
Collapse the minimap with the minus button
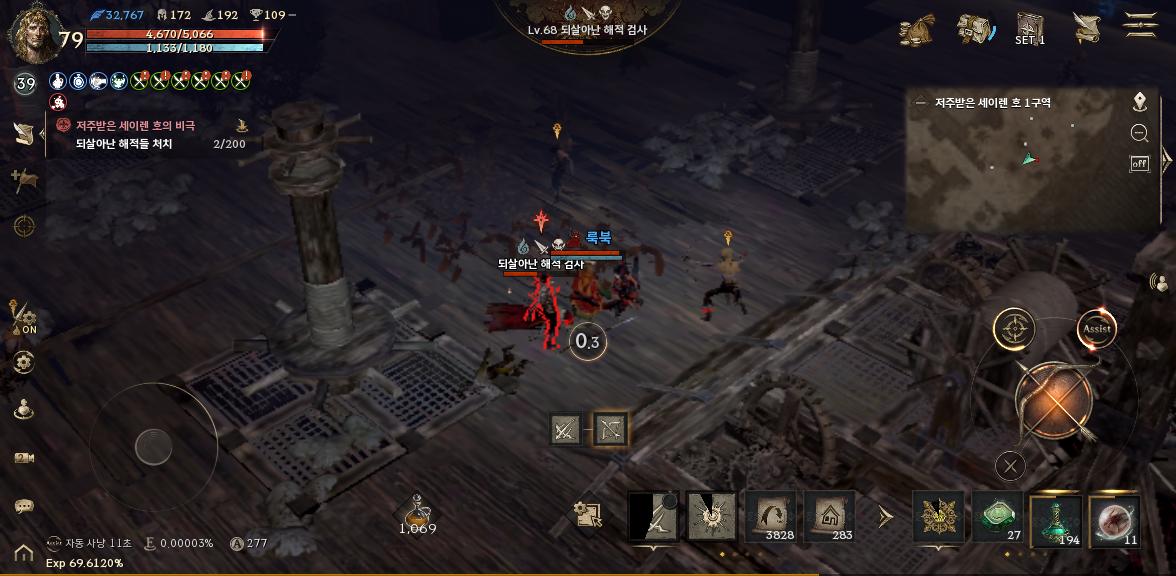tap(920, 102)
